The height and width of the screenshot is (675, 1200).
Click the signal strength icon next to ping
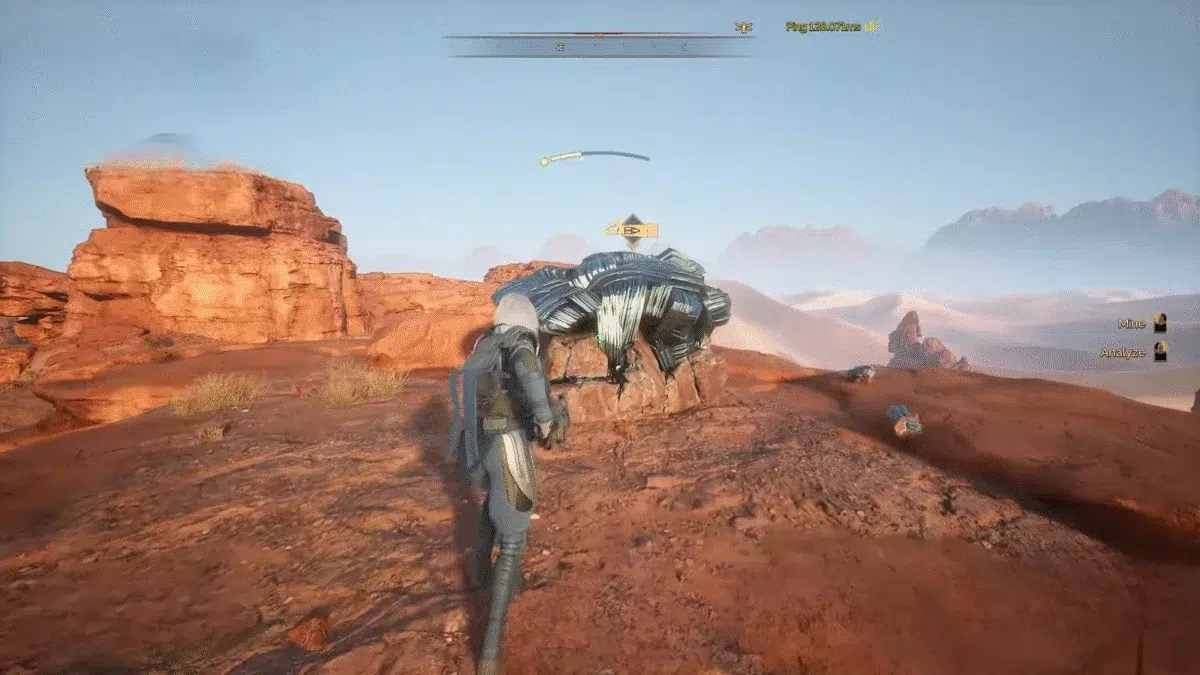[871, 27]
